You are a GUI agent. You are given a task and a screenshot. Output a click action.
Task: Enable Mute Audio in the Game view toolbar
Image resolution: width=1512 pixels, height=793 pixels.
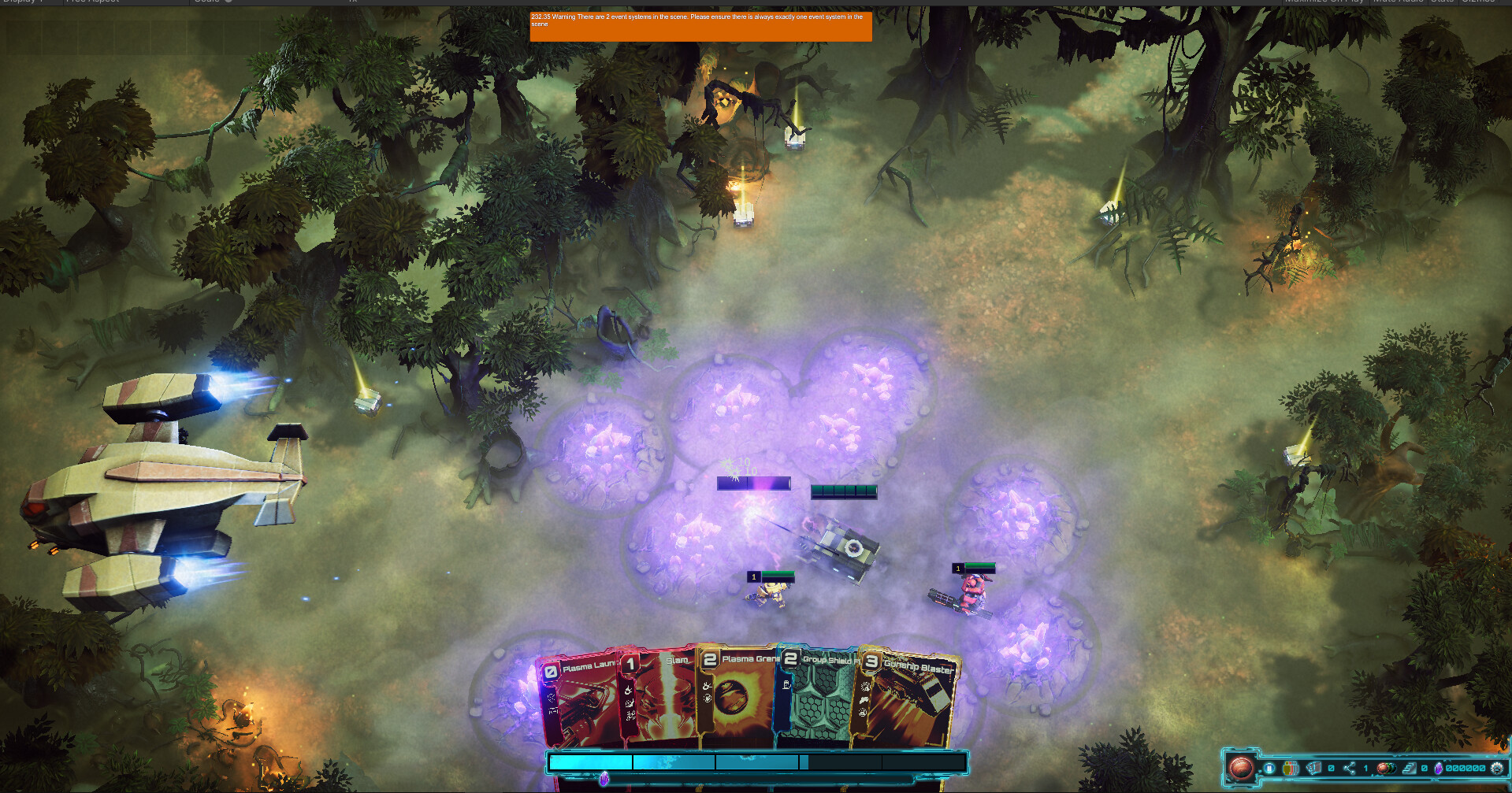point(1396,2)
